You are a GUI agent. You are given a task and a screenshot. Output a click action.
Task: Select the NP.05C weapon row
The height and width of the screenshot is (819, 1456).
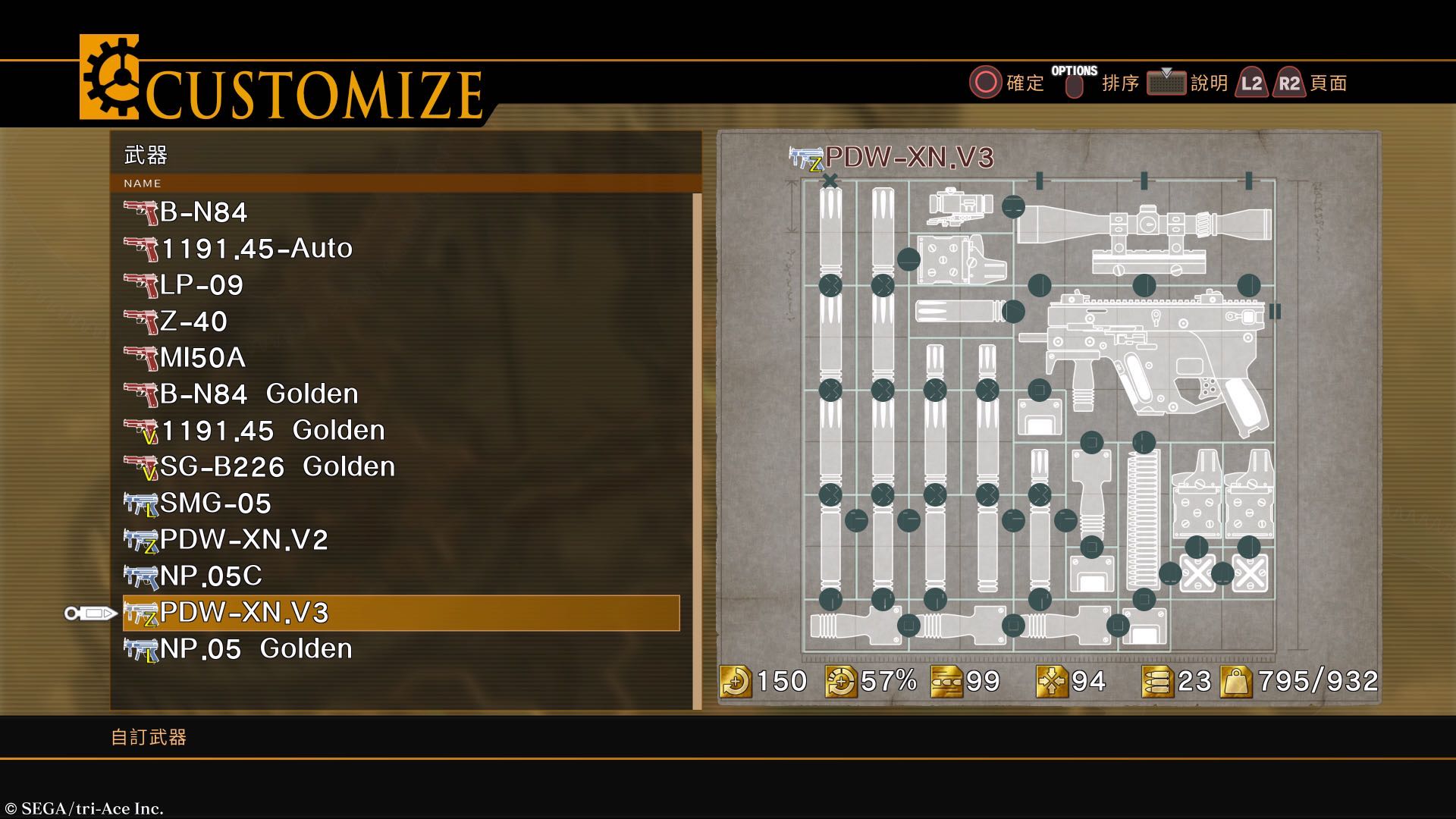[x=211, y=576]
